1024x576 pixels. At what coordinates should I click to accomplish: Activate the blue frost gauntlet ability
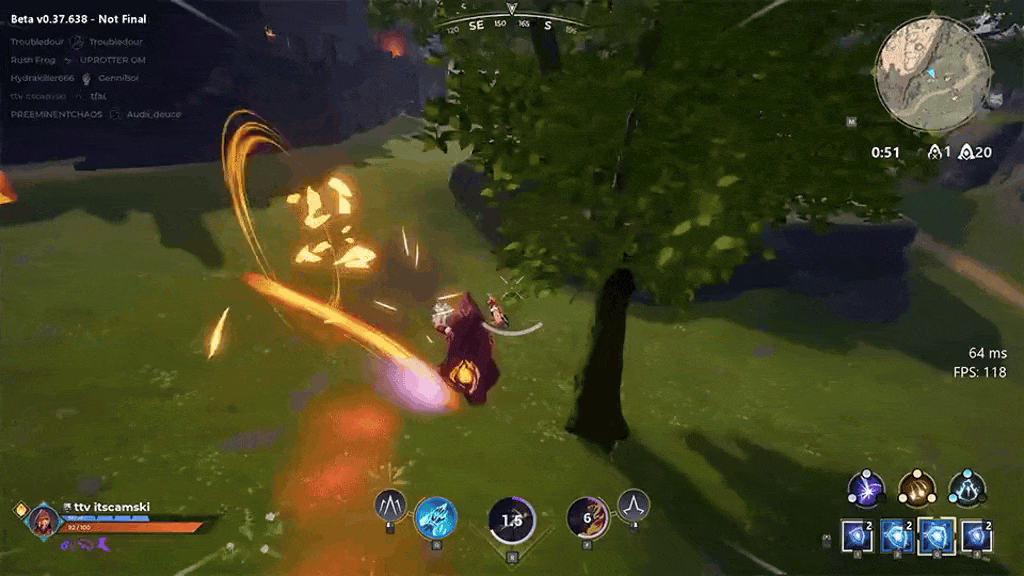click(x=435, y=517)
